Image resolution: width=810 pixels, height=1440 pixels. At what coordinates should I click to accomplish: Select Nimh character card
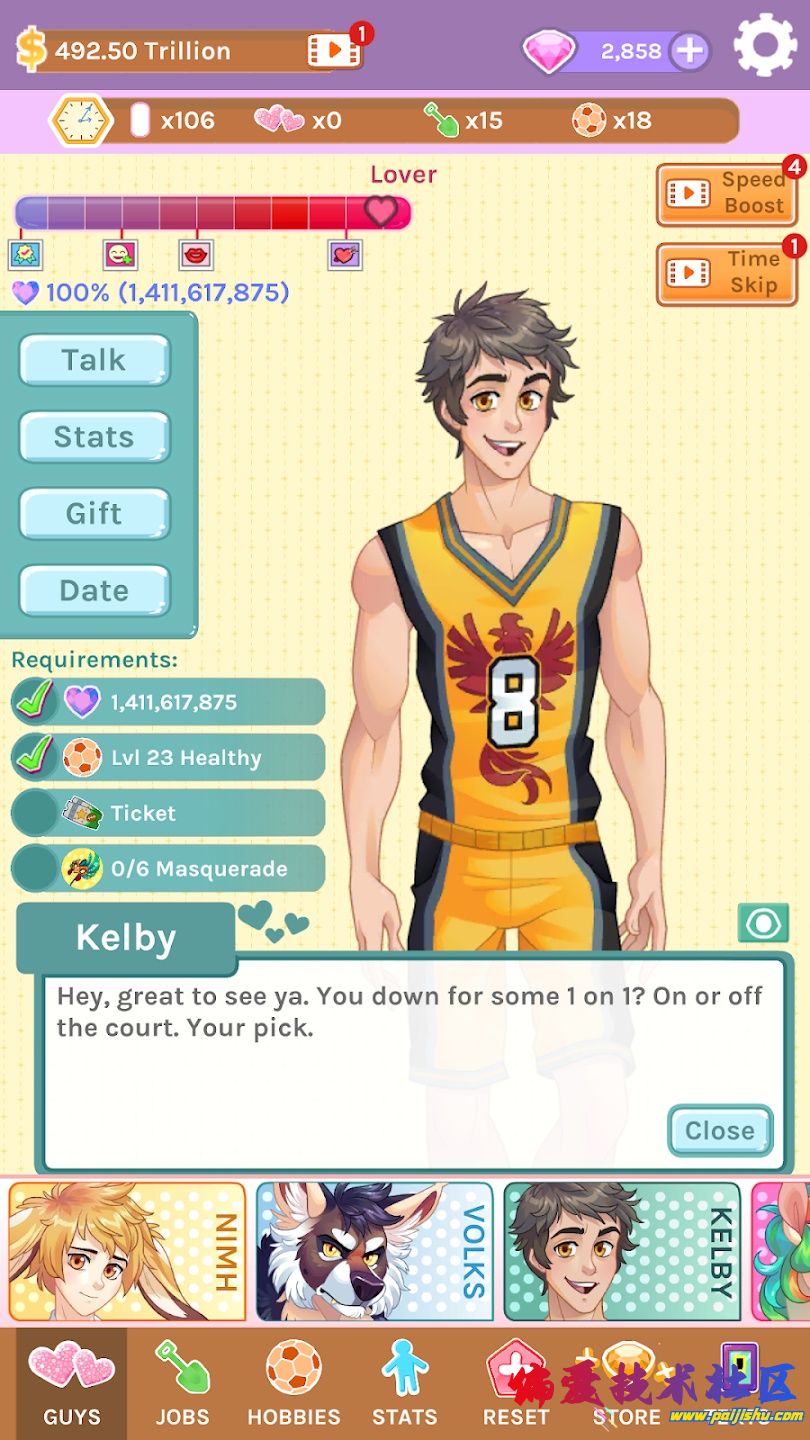(127, 1252)
